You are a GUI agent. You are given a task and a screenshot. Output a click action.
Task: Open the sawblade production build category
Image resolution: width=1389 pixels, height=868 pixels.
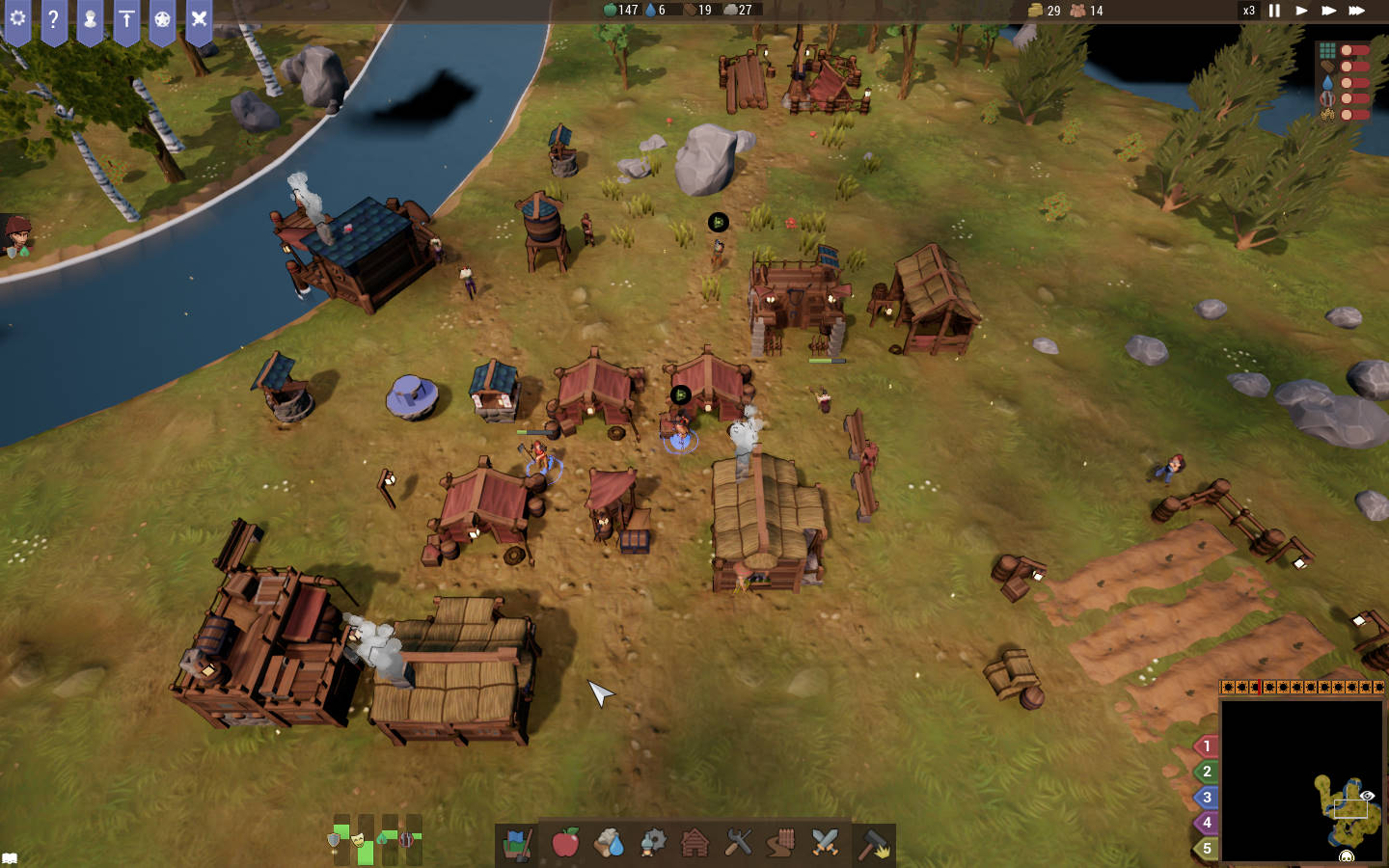tap(653, 844)
